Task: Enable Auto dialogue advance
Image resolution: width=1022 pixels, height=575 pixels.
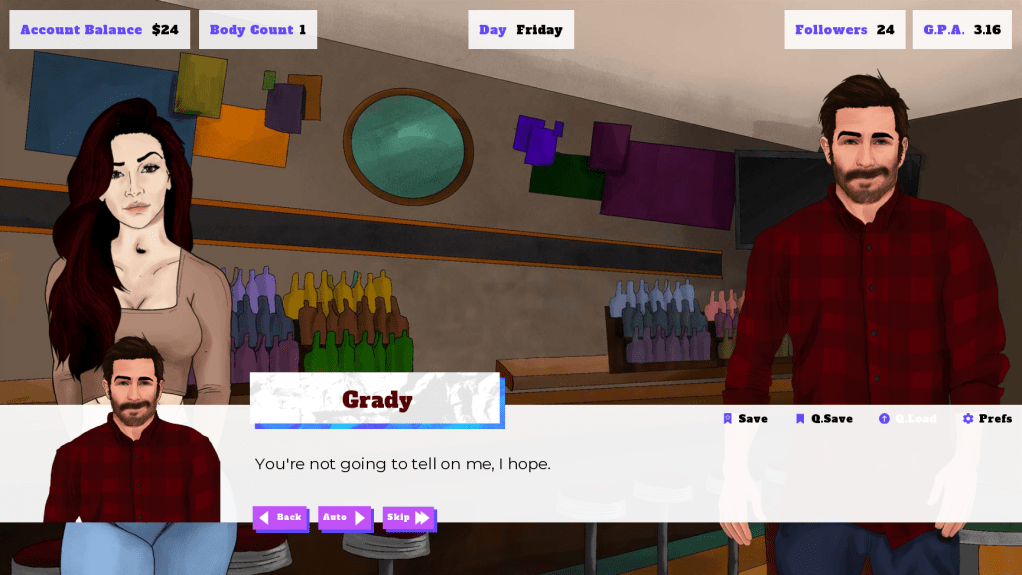Action: point(344,517)
